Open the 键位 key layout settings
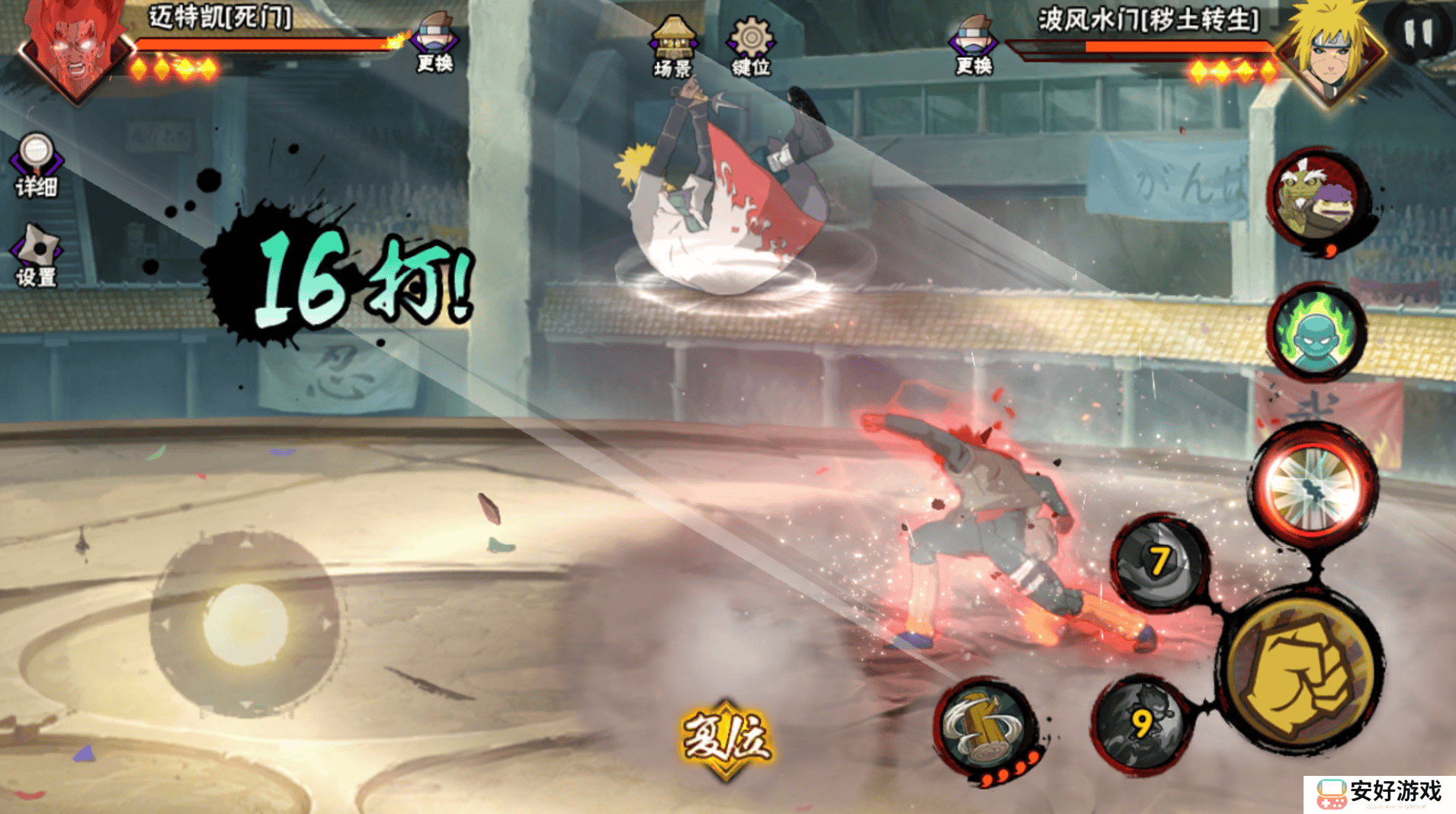1456x814 pixels. [x=751, y=46]
